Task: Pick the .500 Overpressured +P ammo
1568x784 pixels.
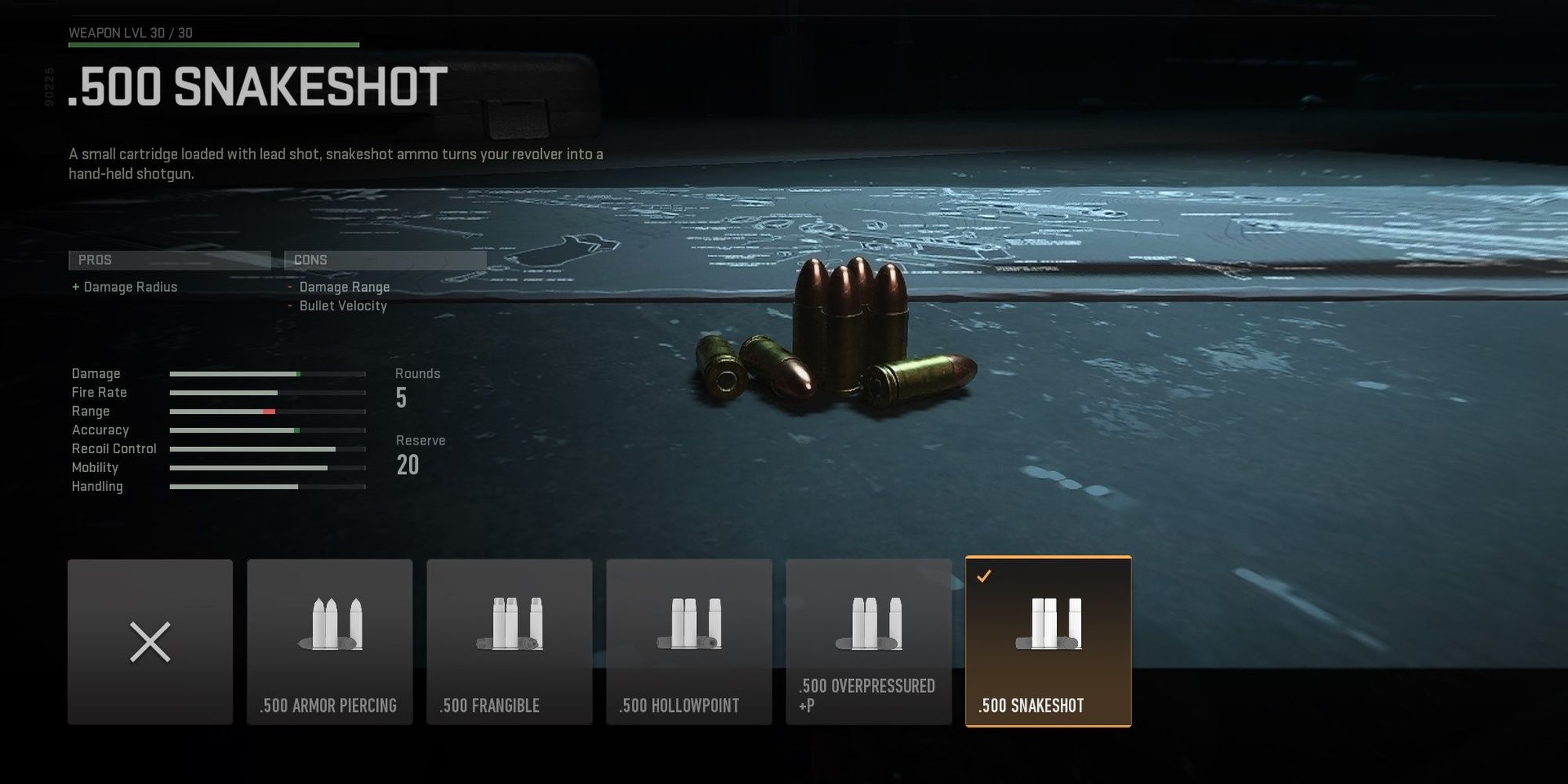Action: tap(868, 641)
